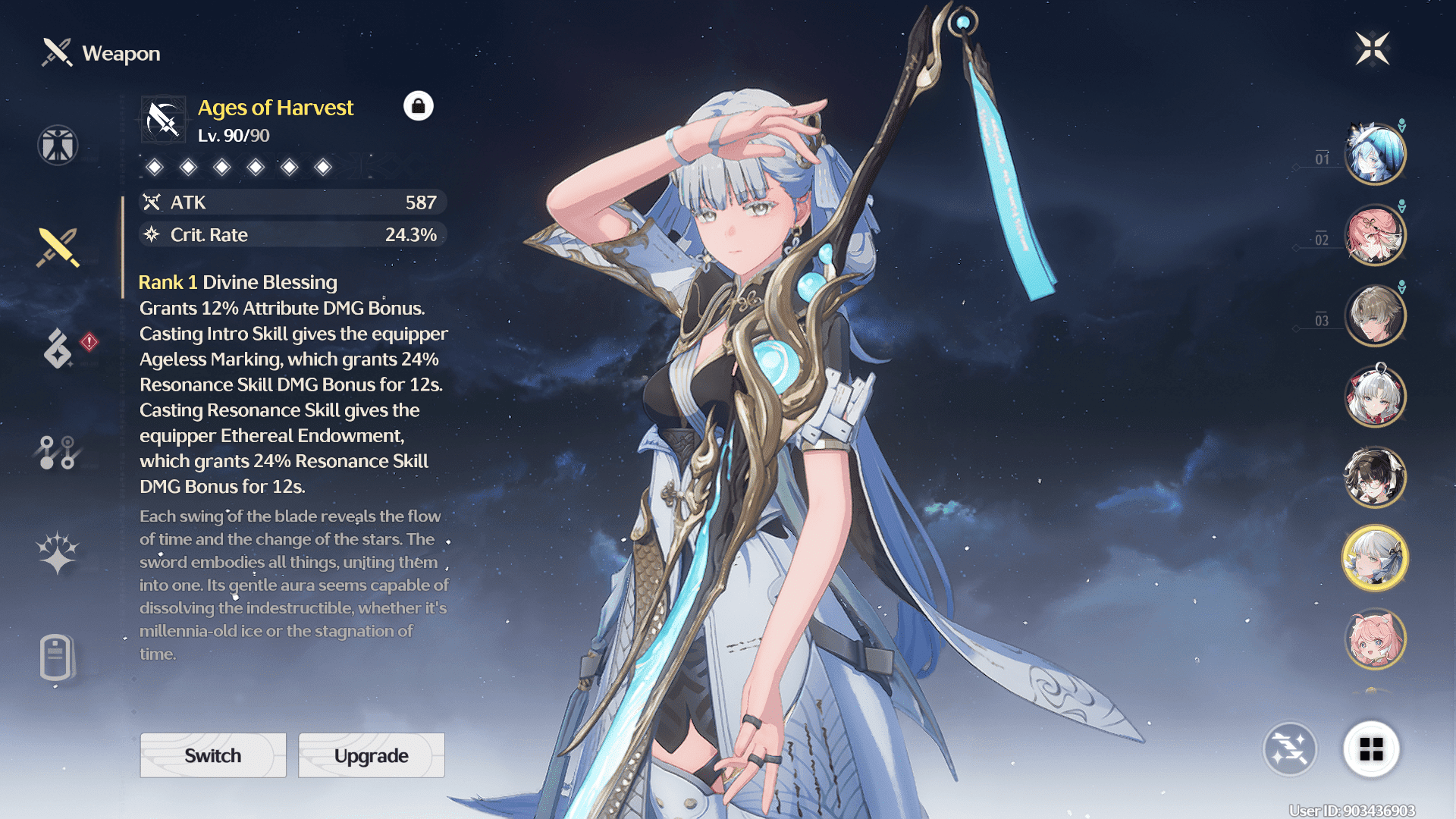Upgrade the Ages of Harvest weapon

point(372,755)
